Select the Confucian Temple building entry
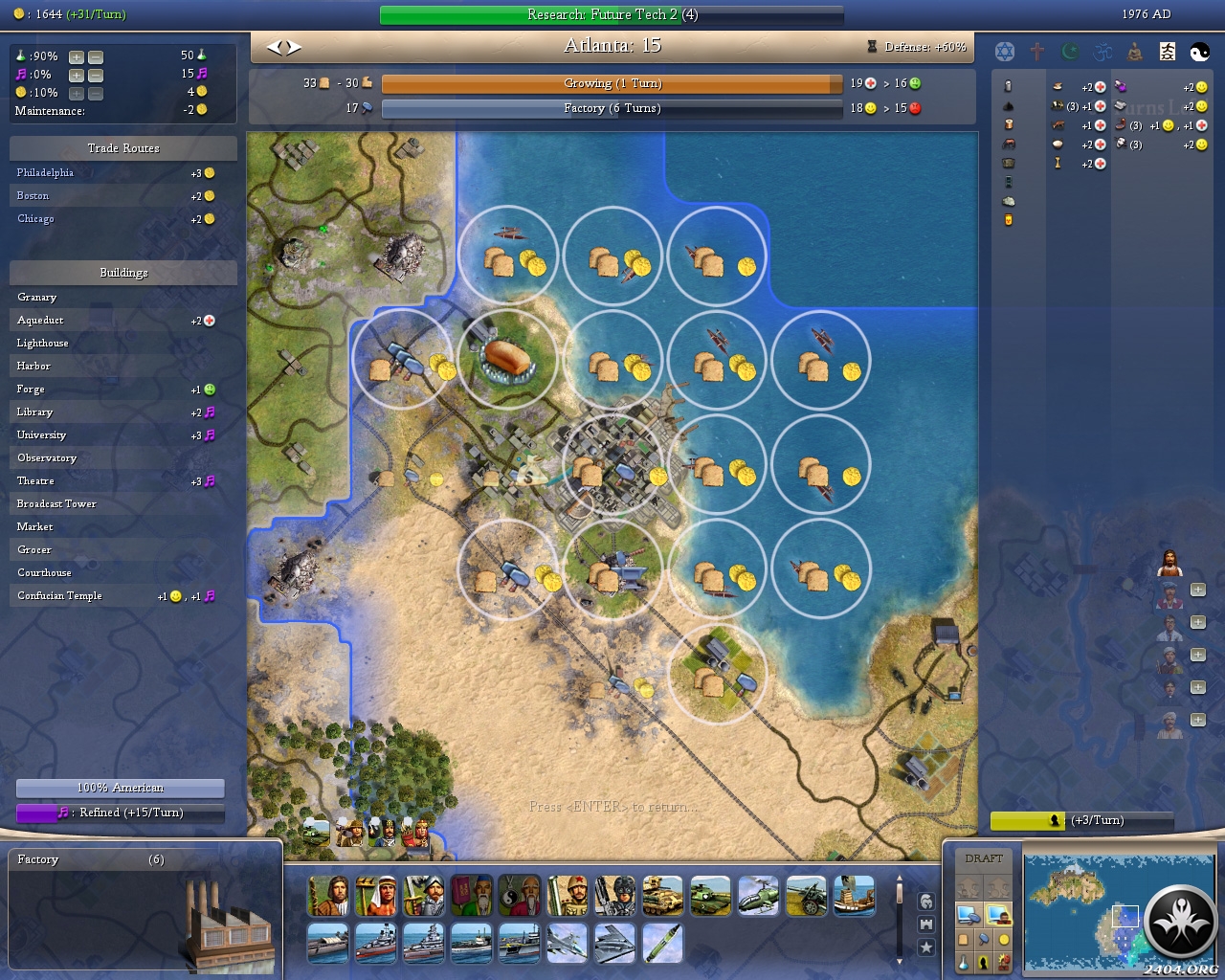This screenshot has height=980, width=1225. [59, 596]
